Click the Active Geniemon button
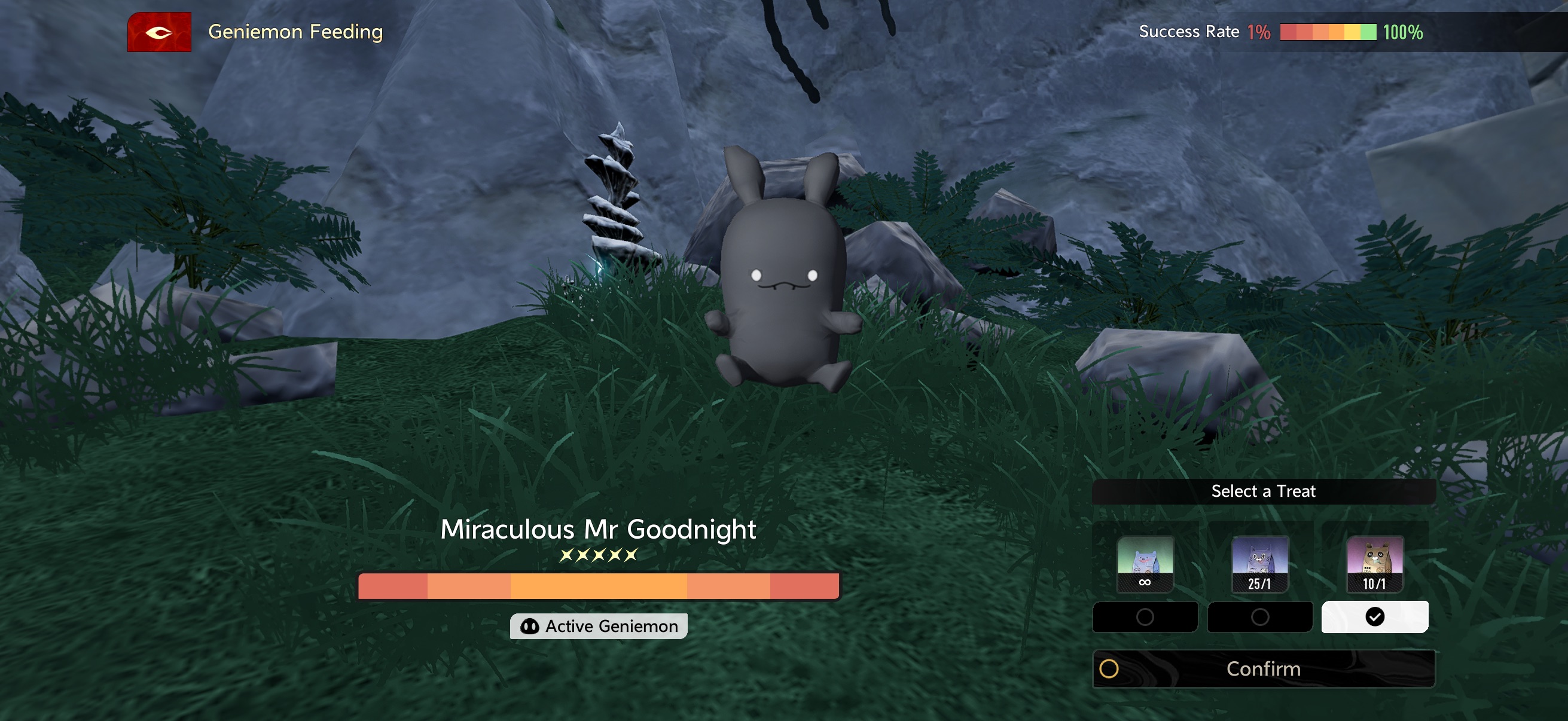Image resolution: width=1568 pixels, height=721 pixels. [x=599, y=626]
